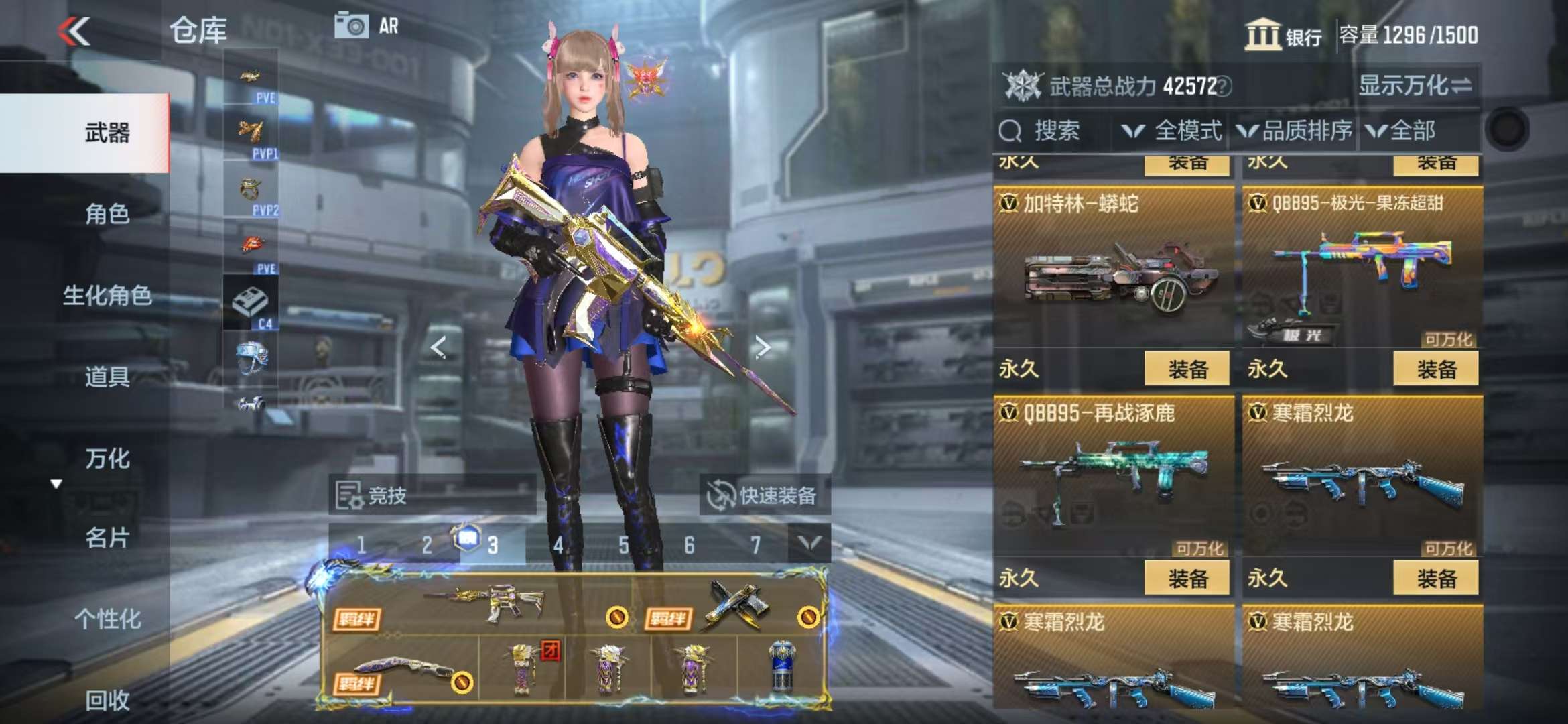Open the 名片 category

click(107, 538)
